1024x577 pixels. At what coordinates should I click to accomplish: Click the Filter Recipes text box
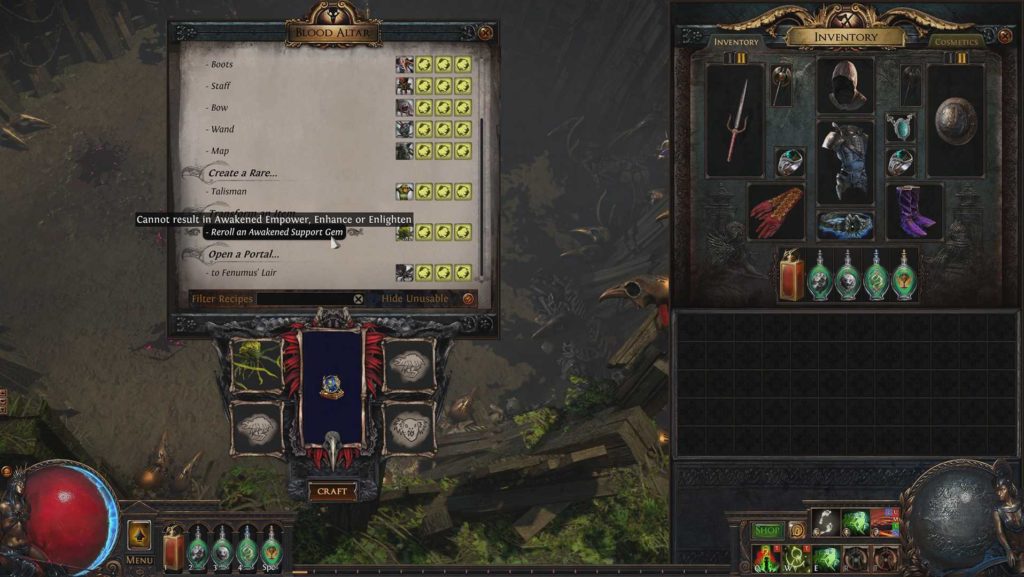tap(304, 299)
